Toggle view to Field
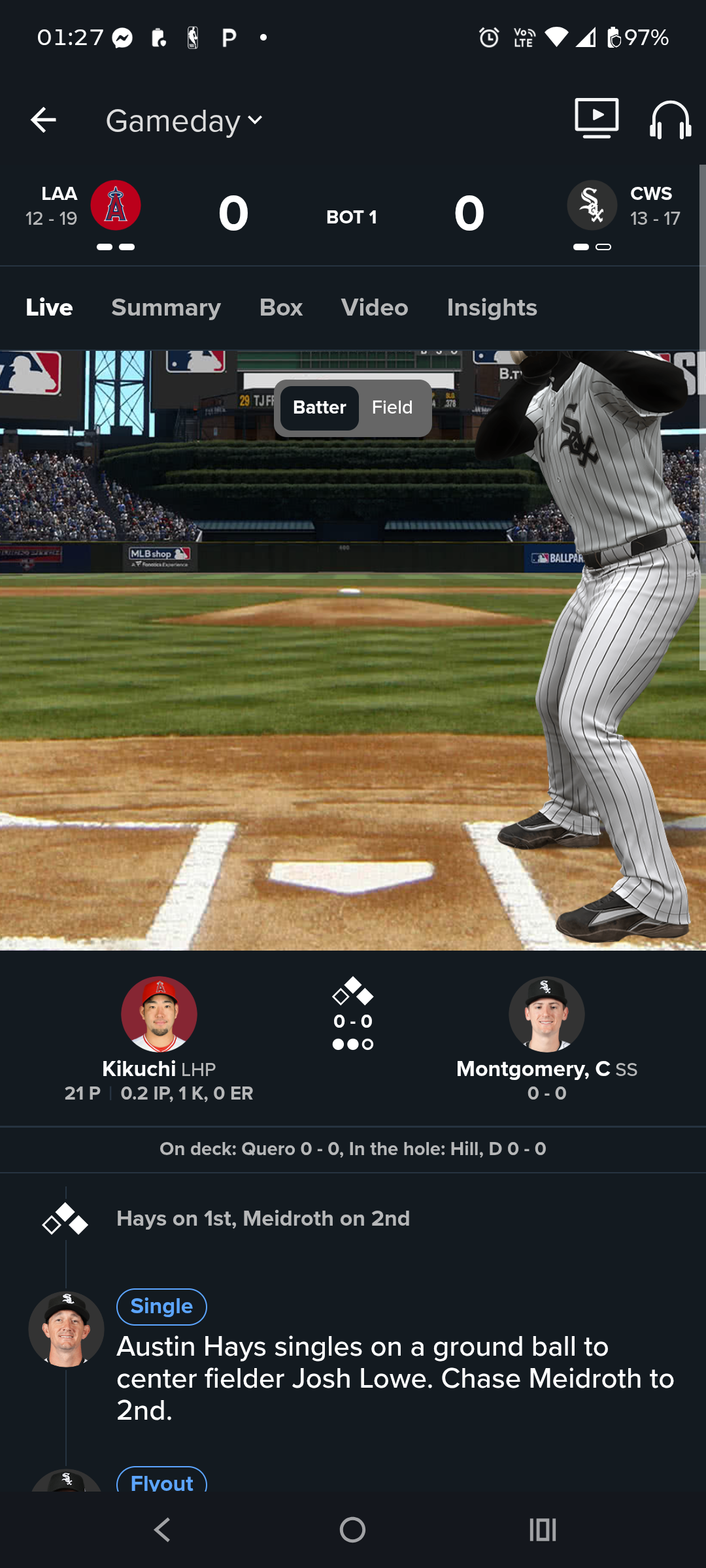The width and height of the screenshot is (706, 1568). coord(392,408)
